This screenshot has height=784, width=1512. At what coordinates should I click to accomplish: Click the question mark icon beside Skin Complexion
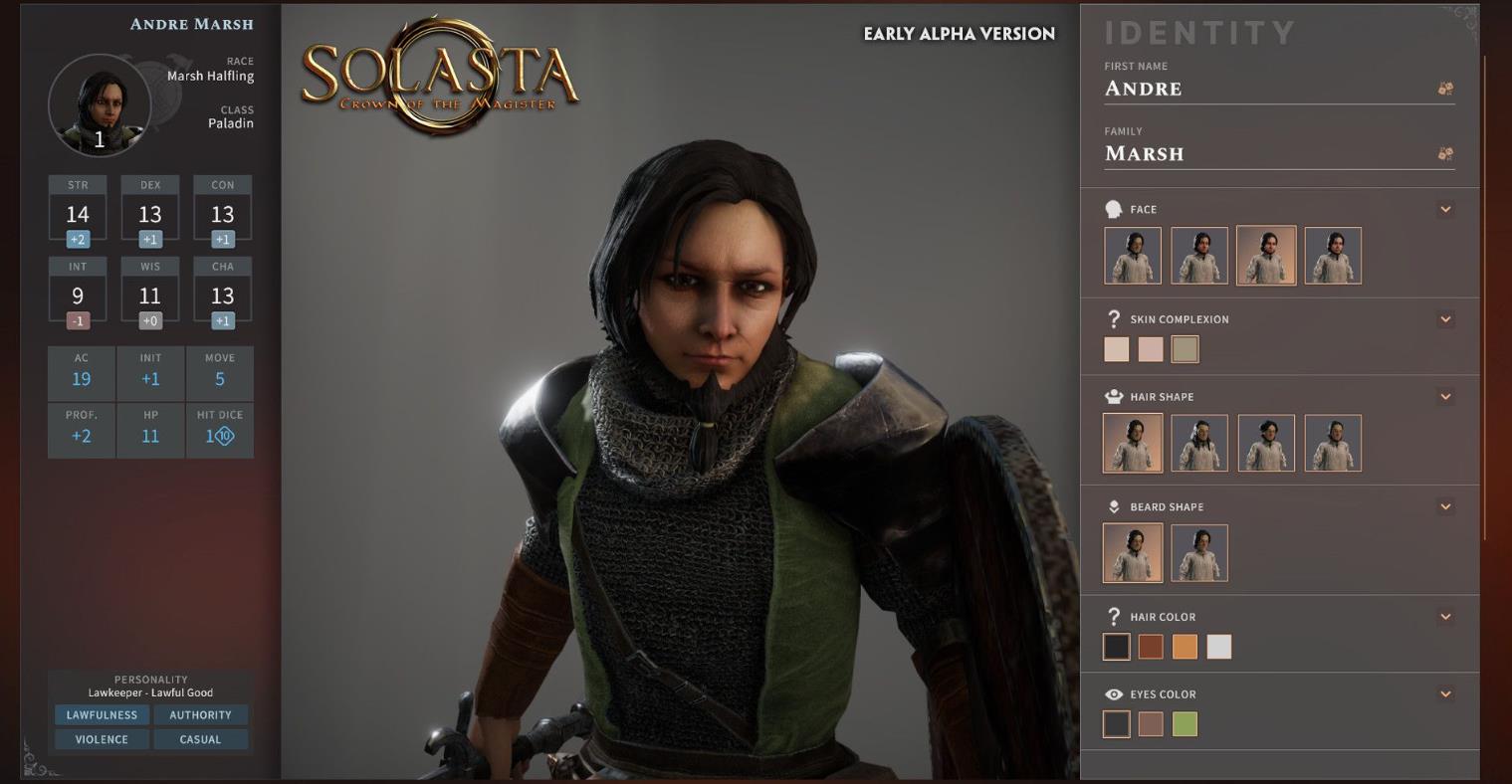(x=1116, y=318)
